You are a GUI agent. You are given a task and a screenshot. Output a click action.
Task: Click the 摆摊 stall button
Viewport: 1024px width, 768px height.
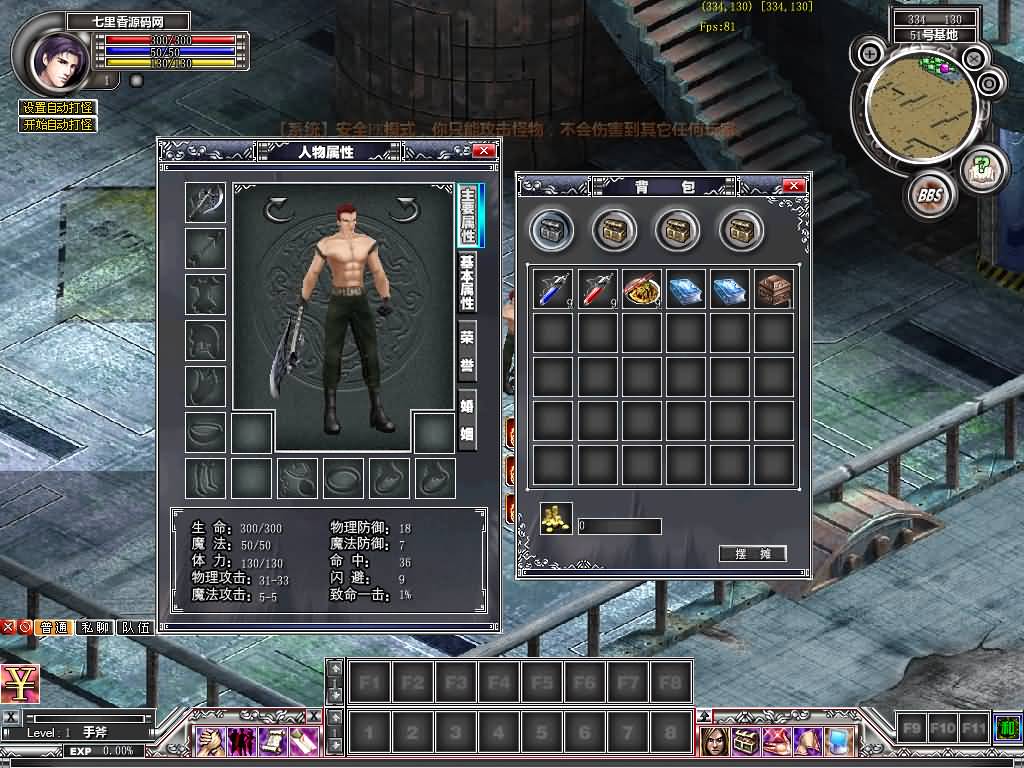[752, 554]
